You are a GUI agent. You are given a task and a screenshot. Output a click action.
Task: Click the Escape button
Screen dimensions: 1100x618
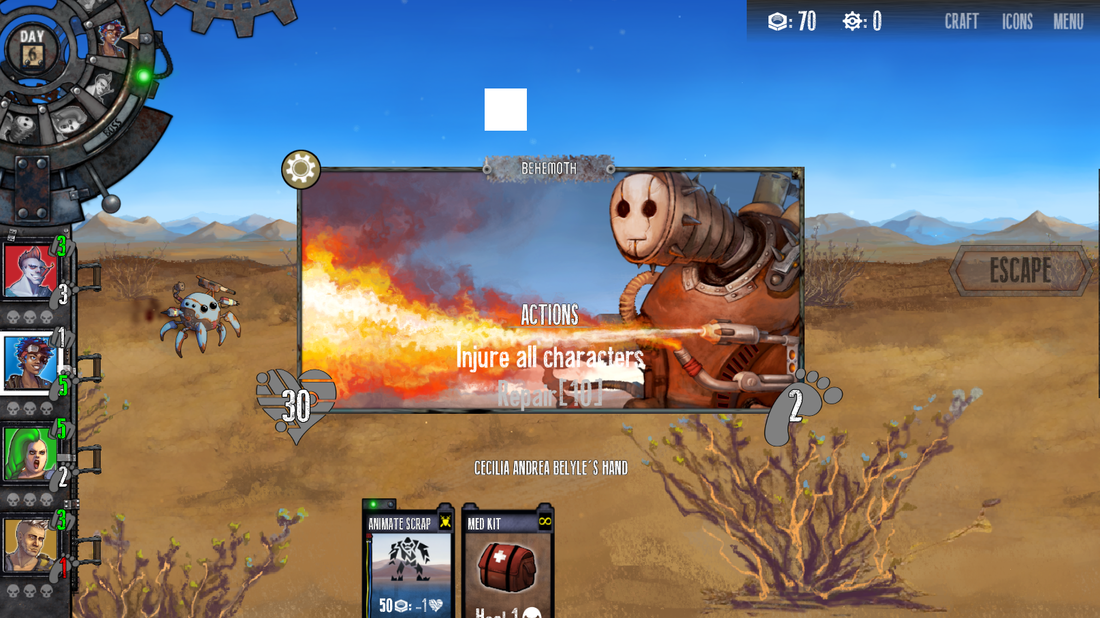[x=1020, y=270]
